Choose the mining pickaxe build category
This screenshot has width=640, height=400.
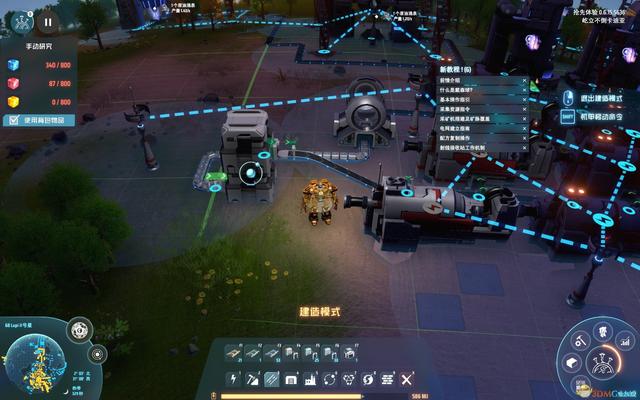(x=252, y=380)
